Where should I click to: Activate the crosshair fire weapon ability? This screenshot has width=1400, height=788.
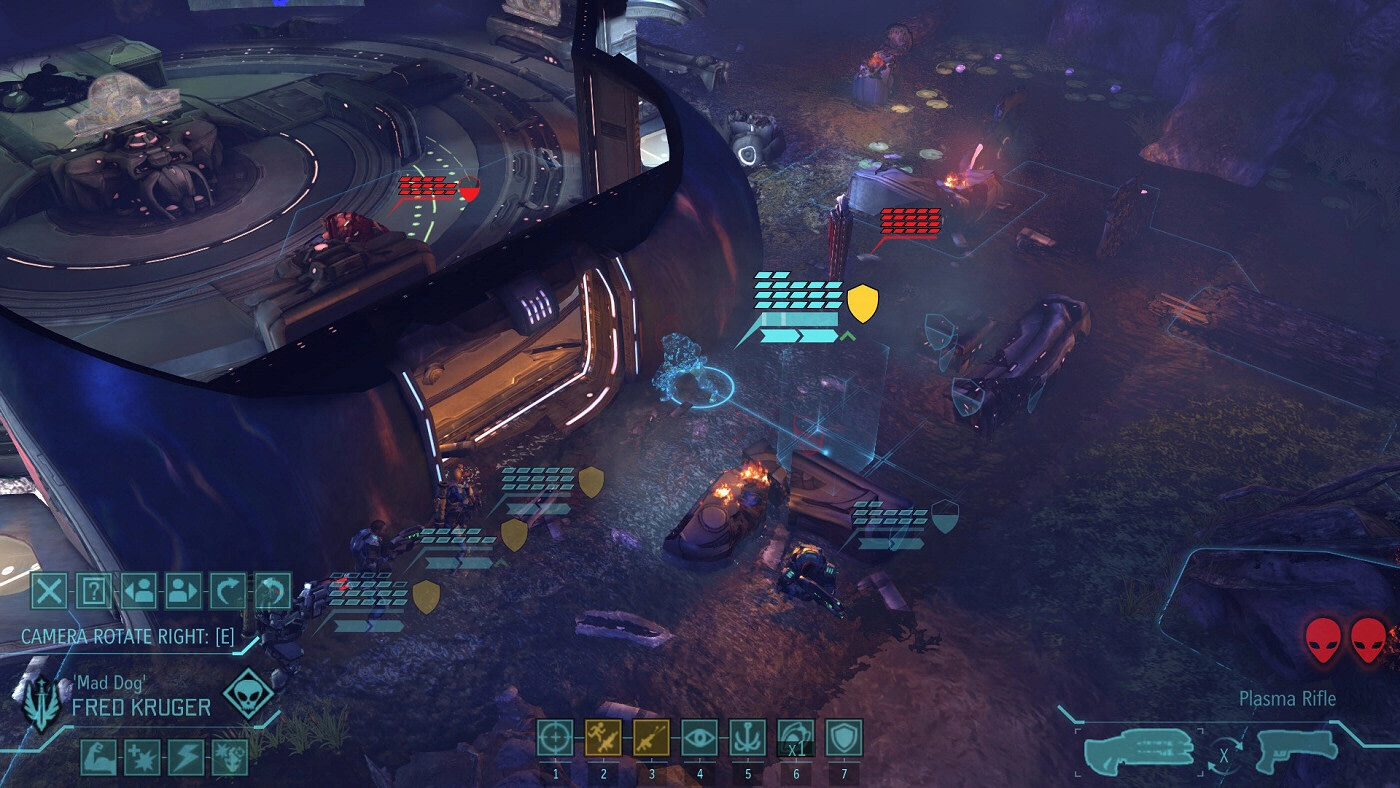click(x=555, y=738)
